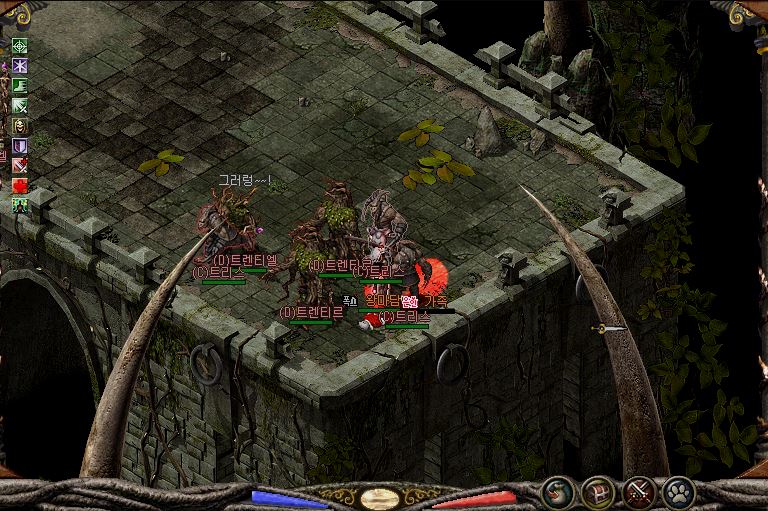Click the purple shield buff icon

[19, 146]
